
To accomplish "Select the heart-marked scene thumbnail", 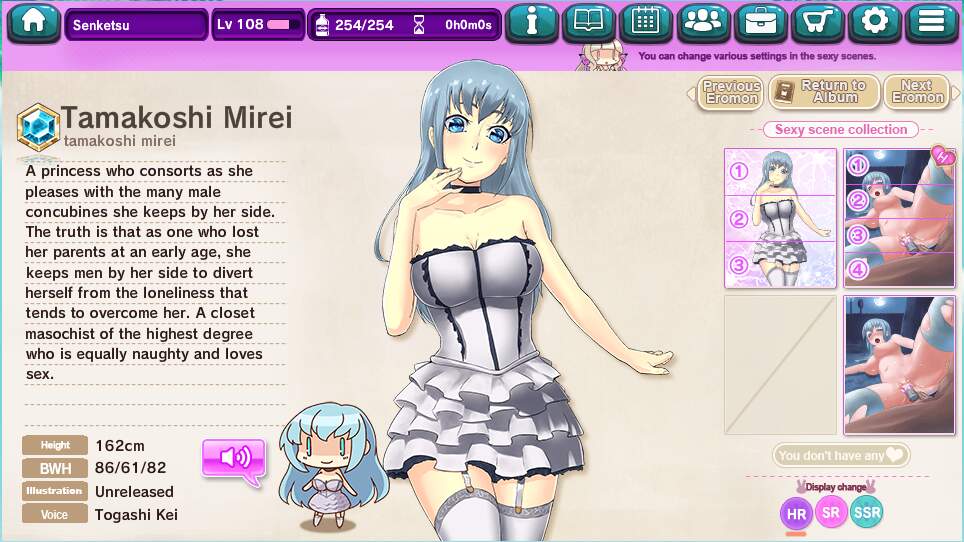I will tap(899, 218).
